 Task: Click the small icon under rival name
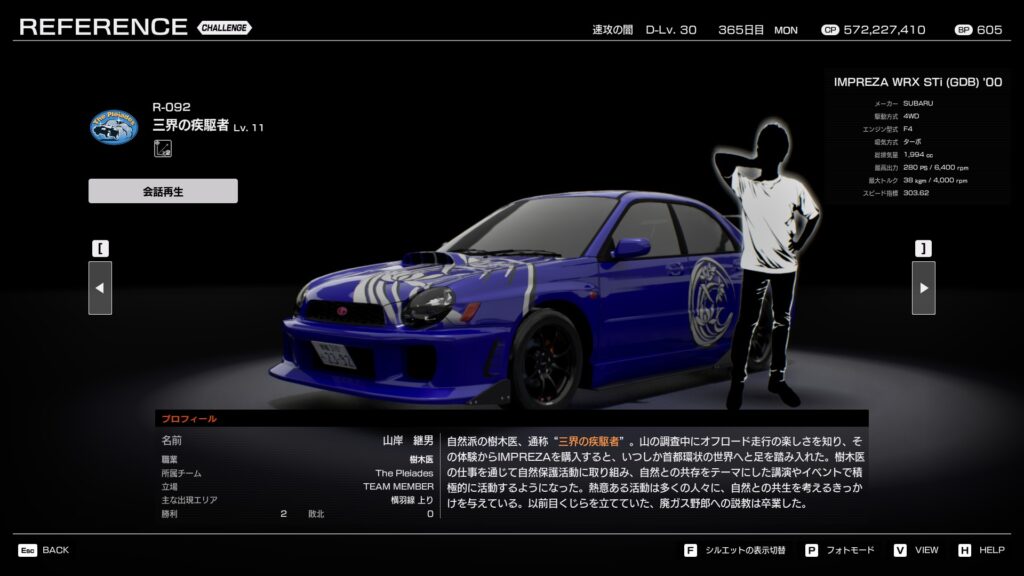161,149
